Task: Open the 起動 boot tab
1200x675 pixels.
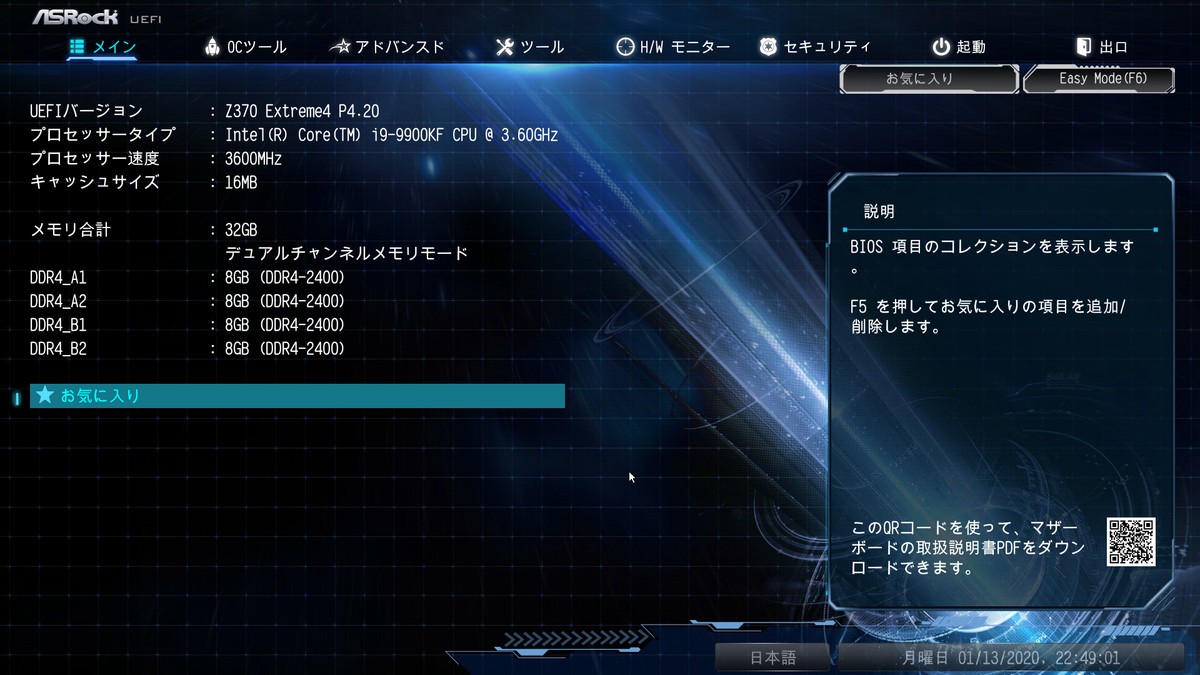Action: point(959,47)
